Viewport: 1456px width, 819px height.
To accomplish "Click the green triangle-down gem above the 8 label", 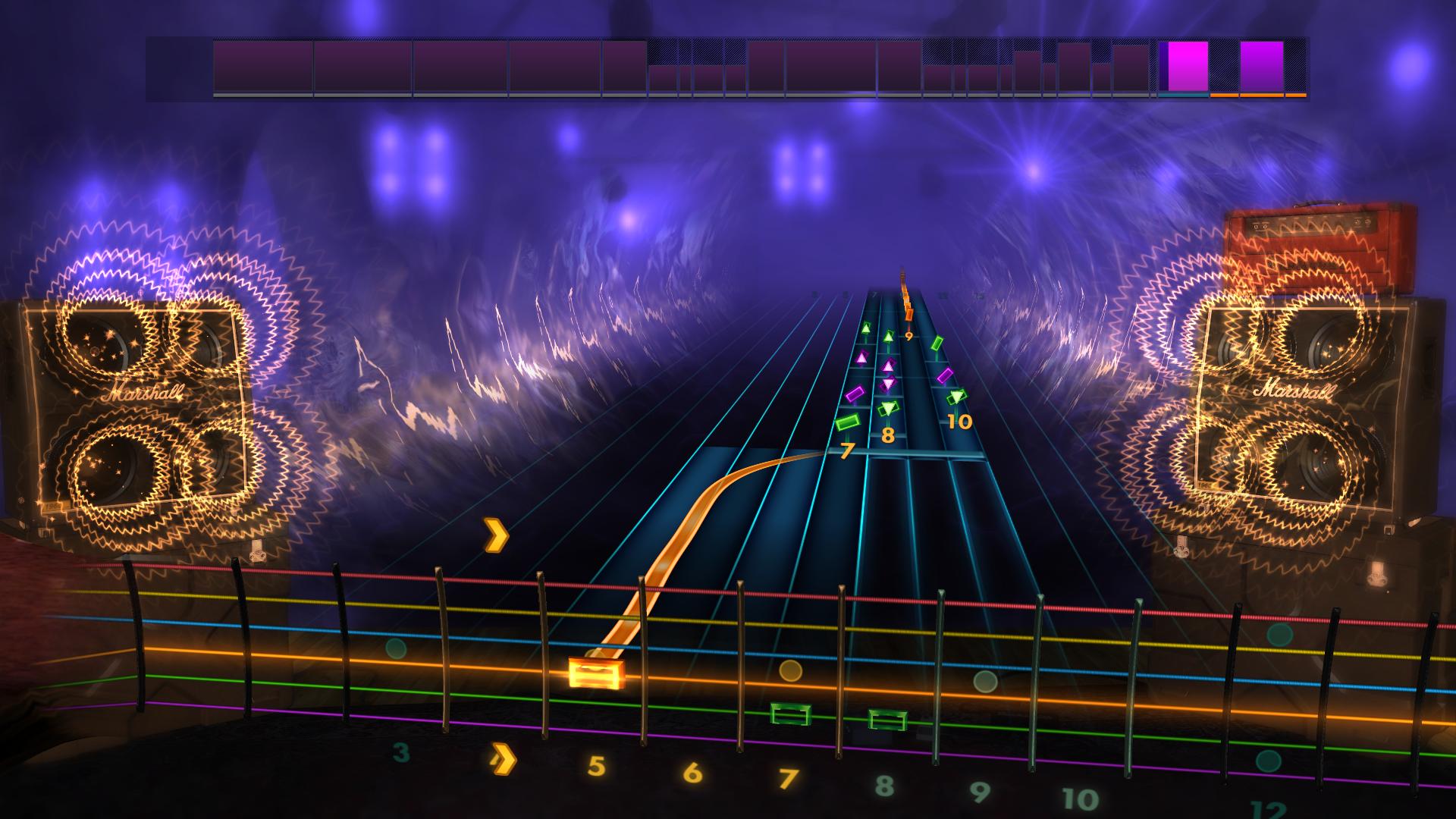I will 889,408.
